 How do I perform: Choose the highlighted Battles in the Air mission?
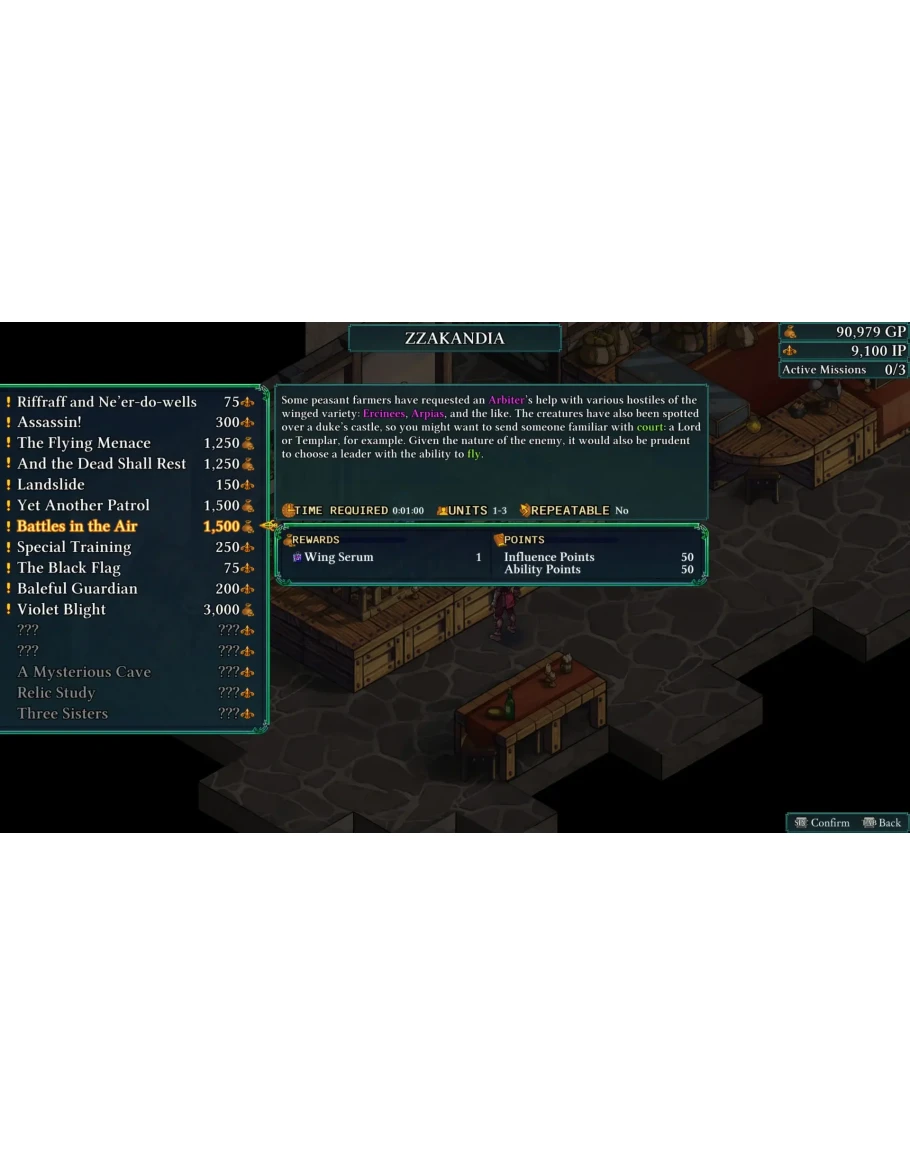coord(78,527)
